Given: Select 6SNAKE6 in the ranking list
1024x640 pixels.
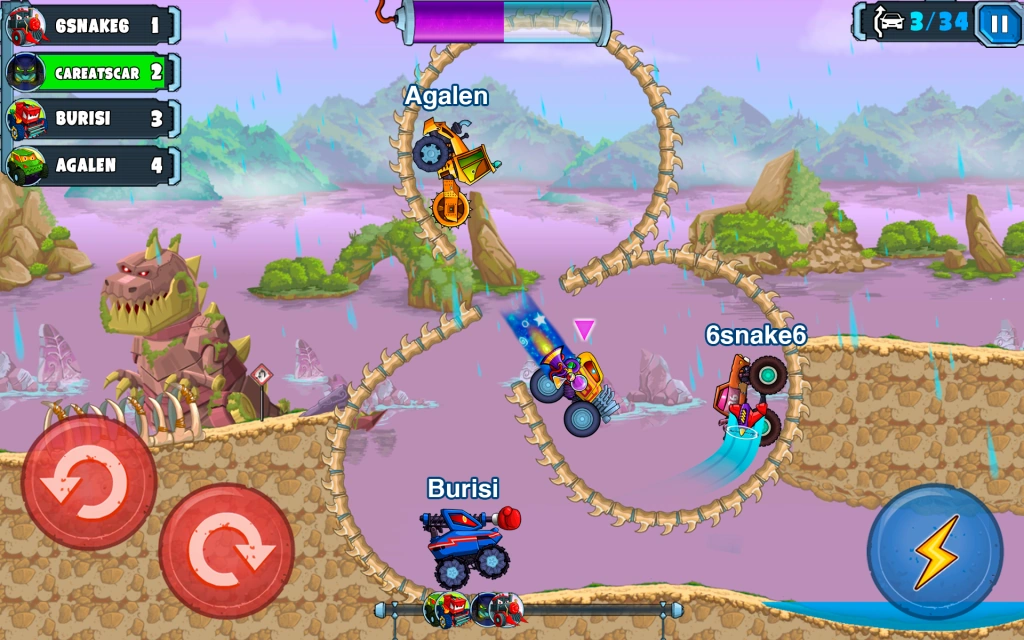Looking at the screenshot, I should (93, 26).
